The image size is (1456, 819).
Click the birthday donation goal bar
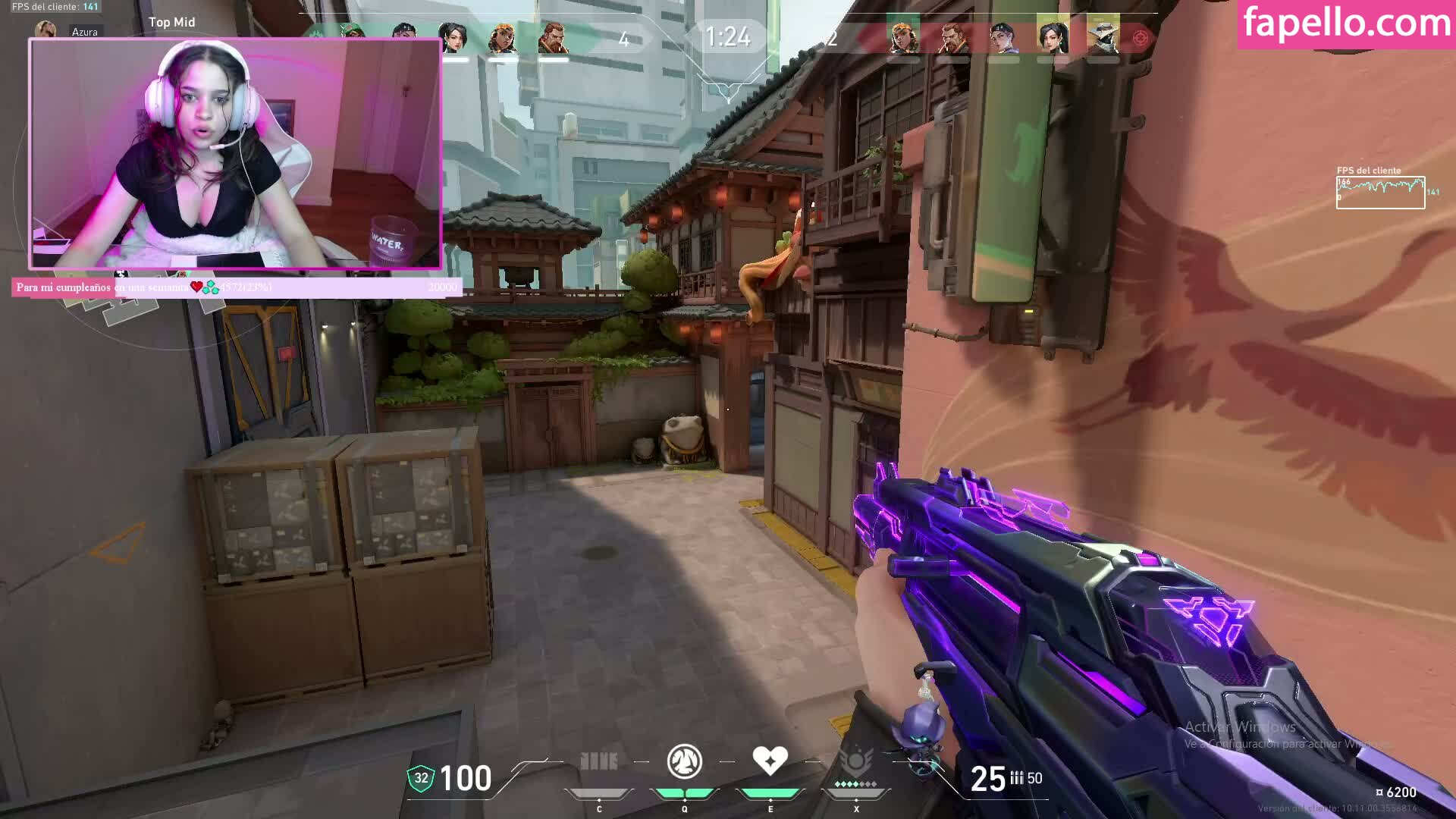coord(237,287)
